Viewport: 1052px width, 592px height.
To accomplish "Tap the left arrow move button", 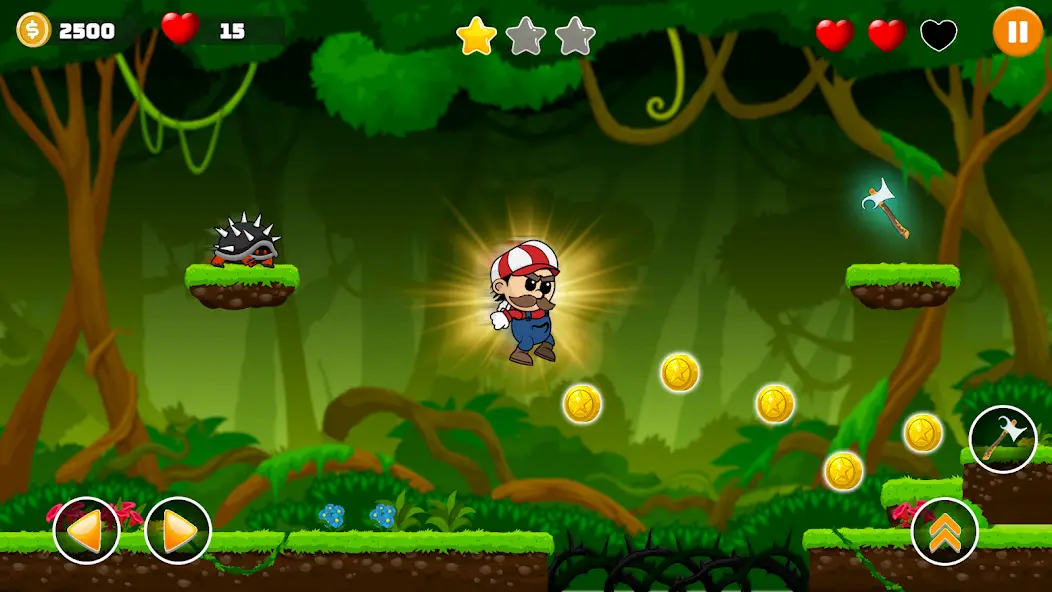I will (x=86, y=530).
